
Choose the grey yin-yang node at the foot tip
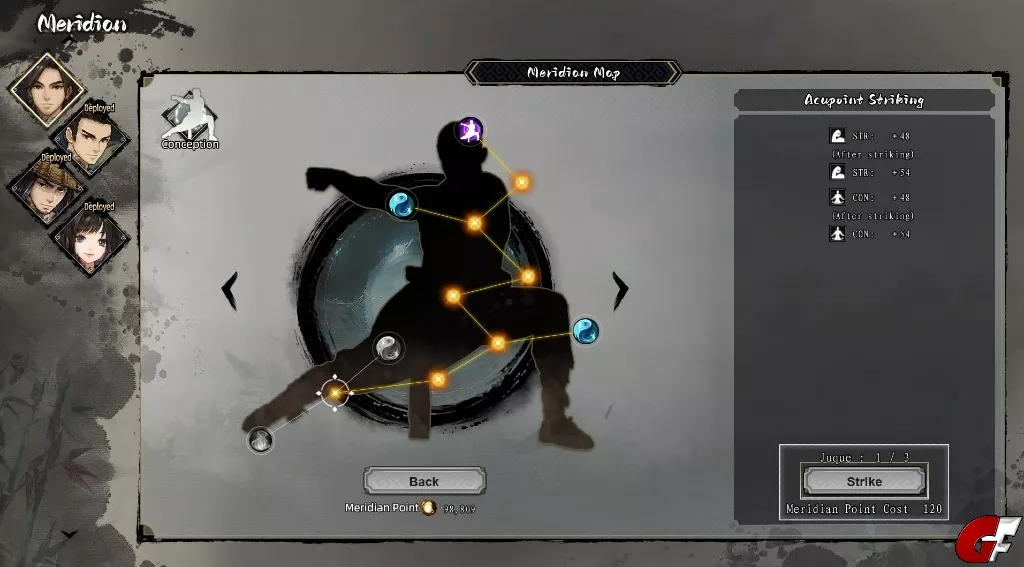(260, 438)
